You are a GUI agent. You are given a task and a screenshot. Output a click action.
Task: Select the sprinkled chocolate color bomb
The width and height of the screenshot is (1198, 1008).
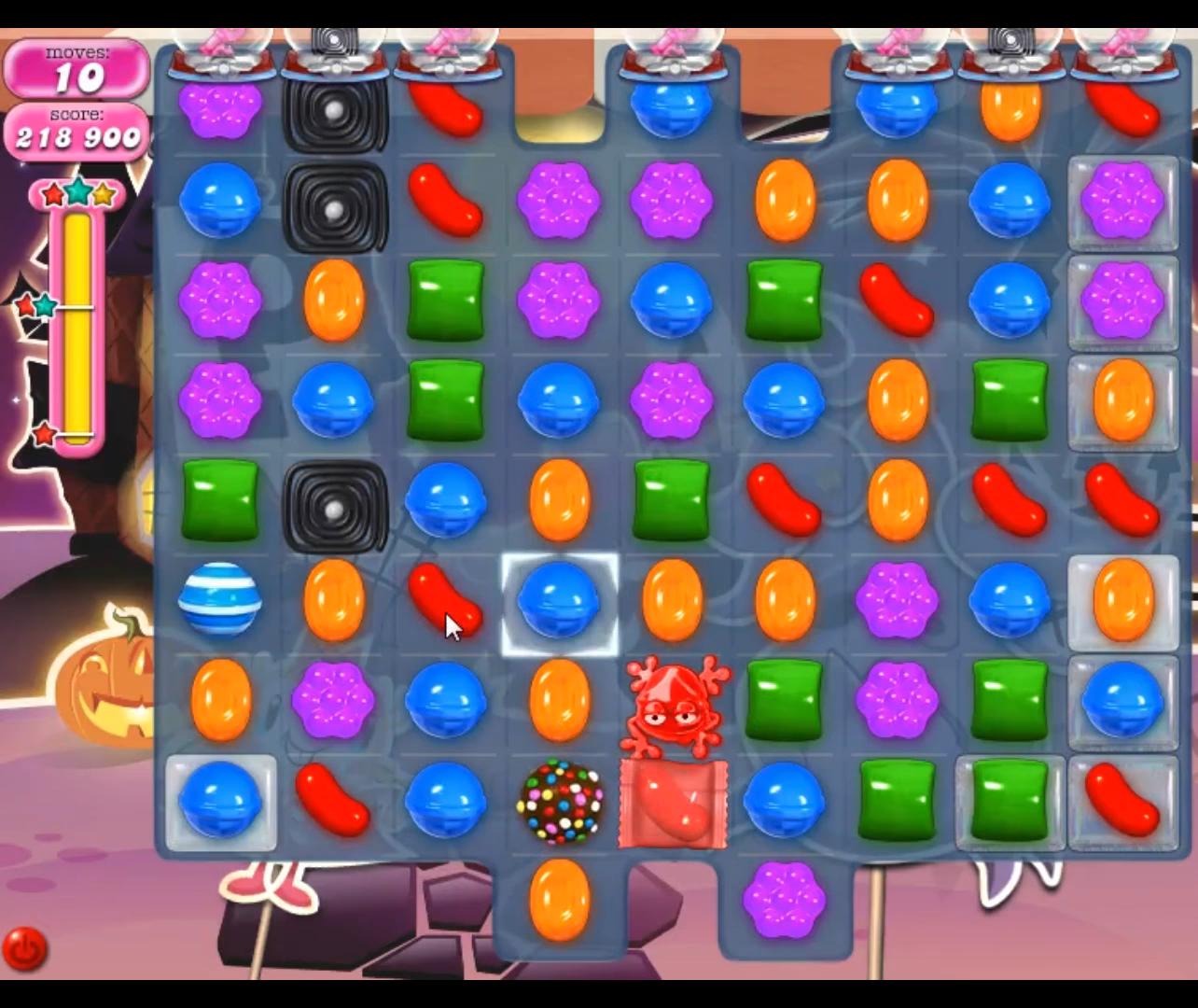coord(560,802)
